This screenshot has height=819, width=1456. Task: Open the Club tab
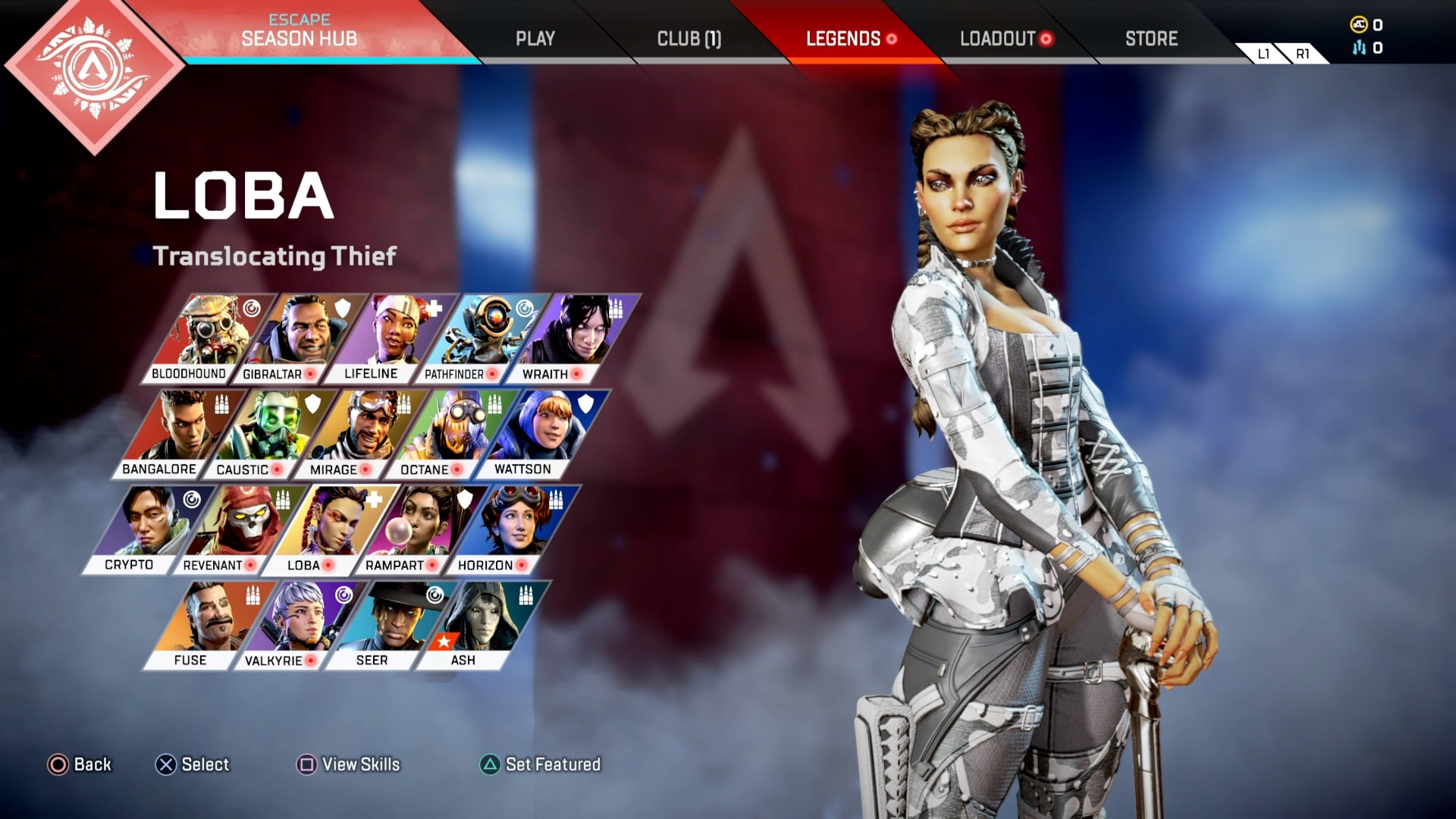click(689, 39)
